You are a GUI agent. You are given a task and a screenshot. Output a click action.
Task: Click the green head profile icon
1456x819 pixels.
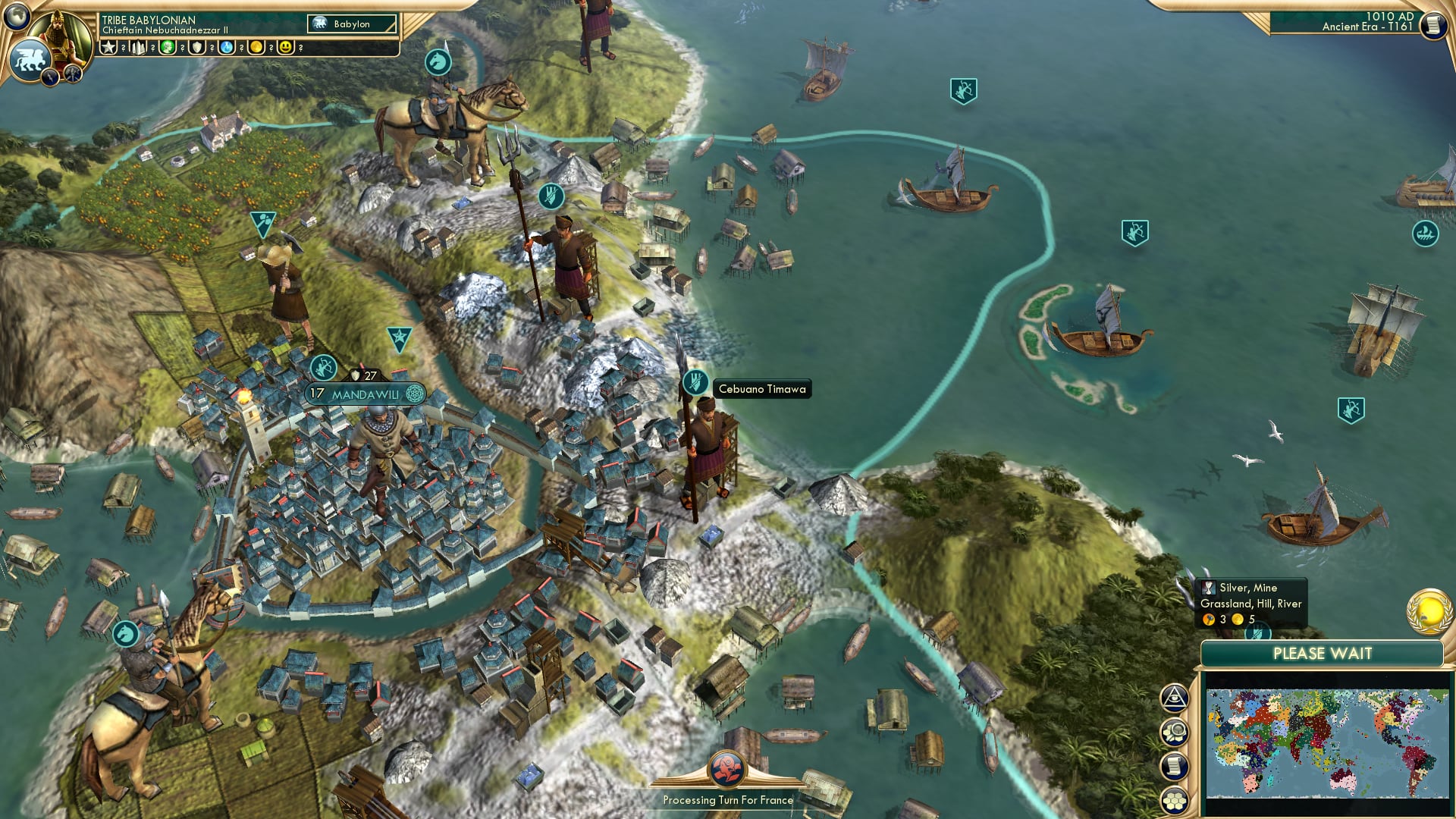click(168, 48)
